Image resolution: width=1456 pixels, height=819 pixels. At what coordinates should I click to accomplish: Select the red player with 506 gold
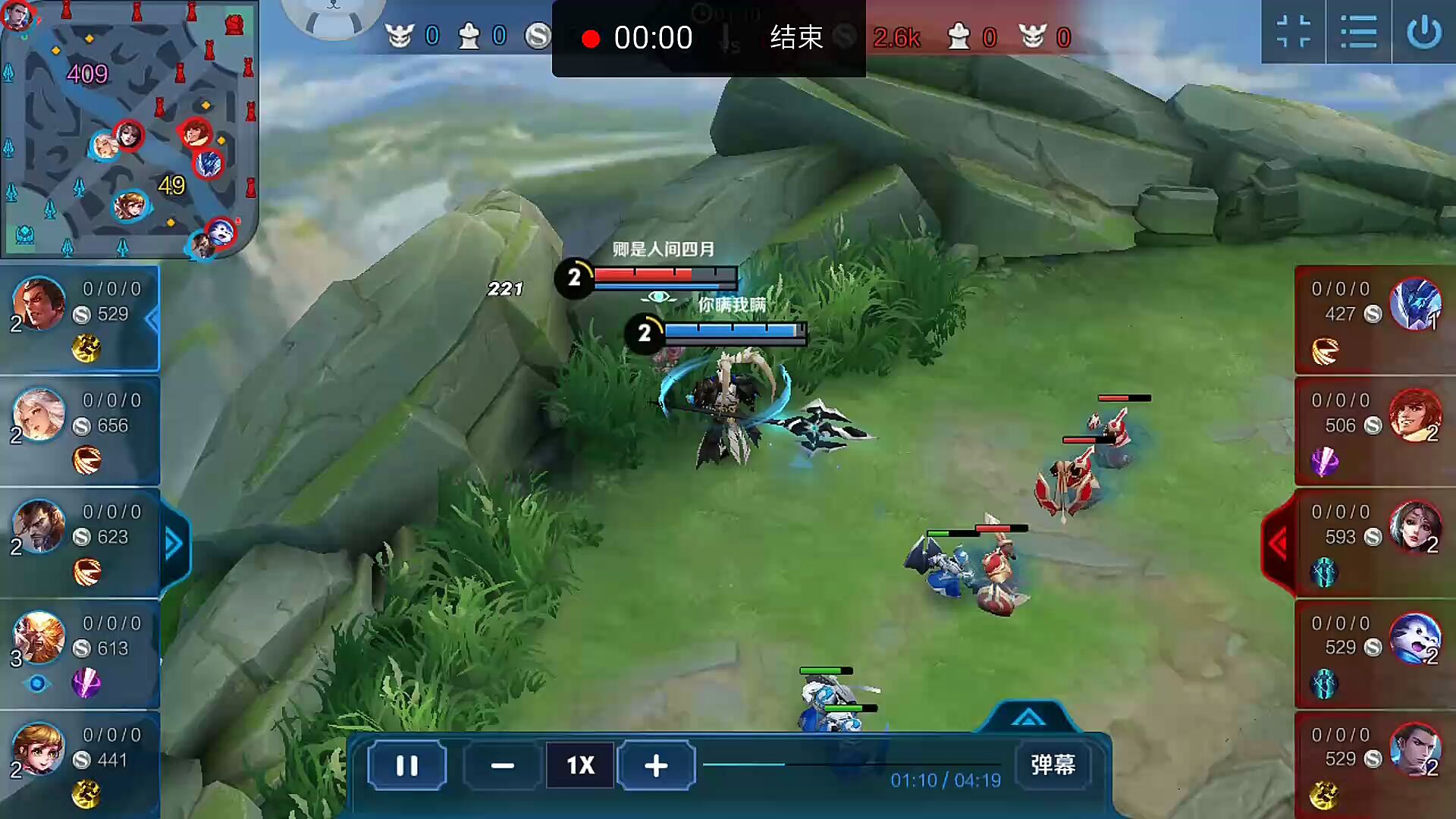[x=1374, y=430]
